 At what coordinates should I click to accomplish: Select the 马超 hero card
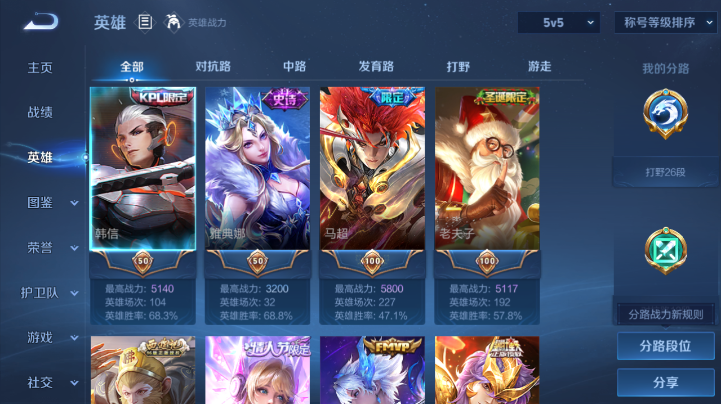tap(372, 170)
